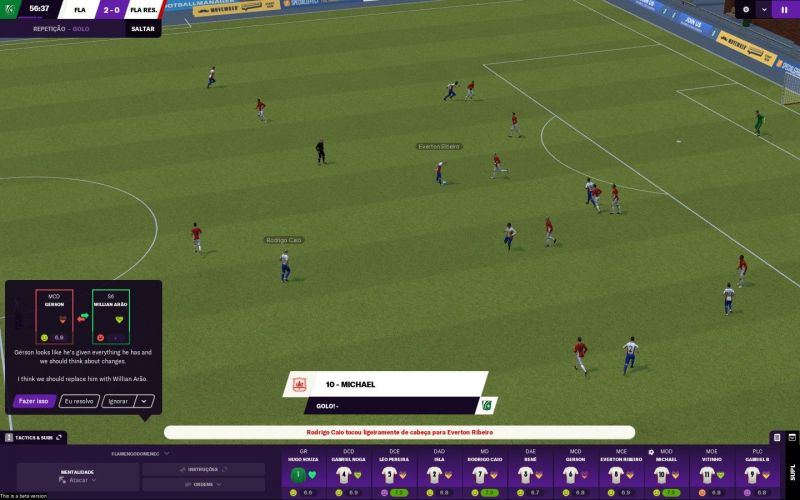
Task: Select Gabriel Noga's player card
Action: coord(348,472)
